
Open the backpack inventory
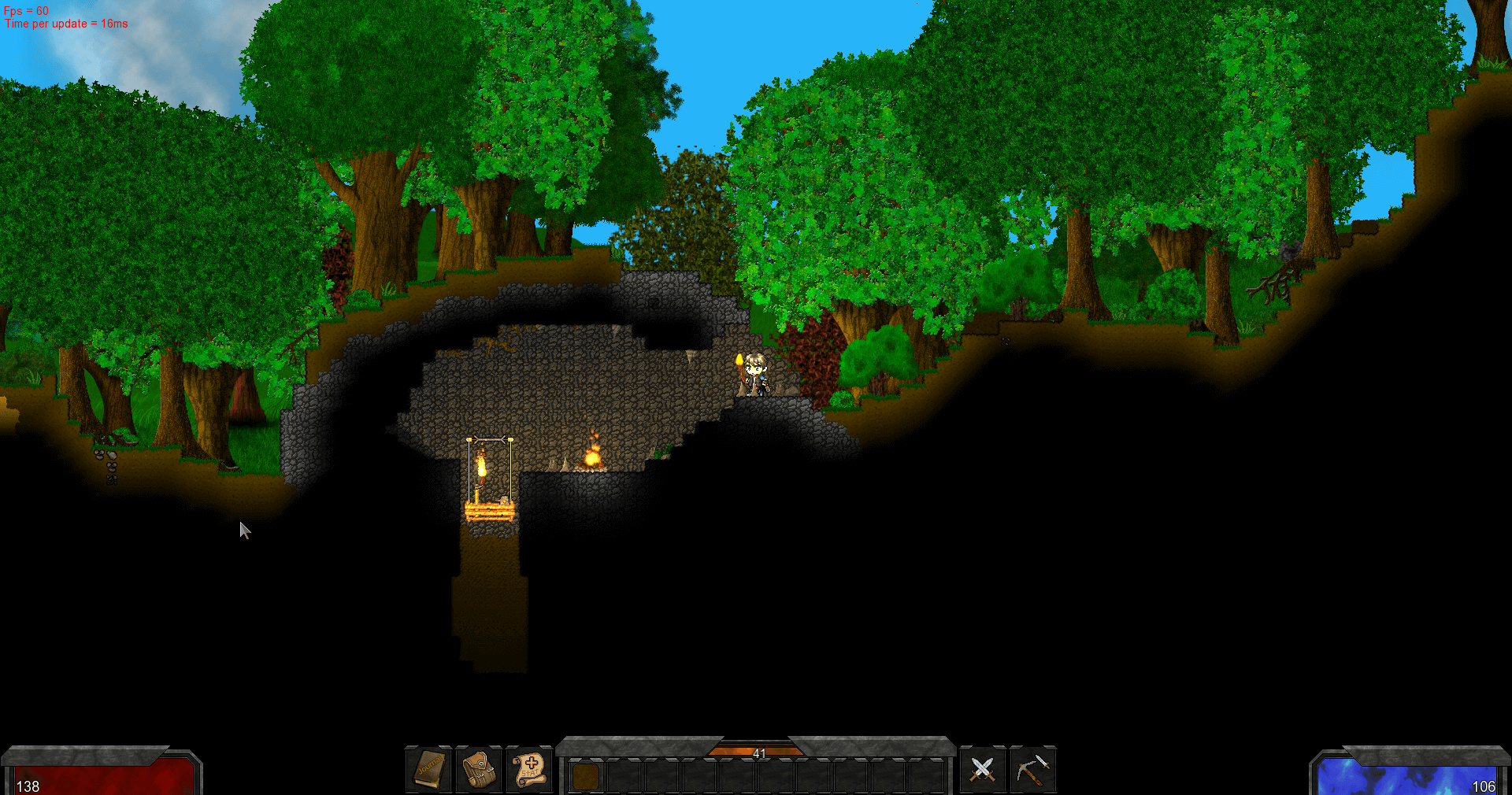[479, 769]
